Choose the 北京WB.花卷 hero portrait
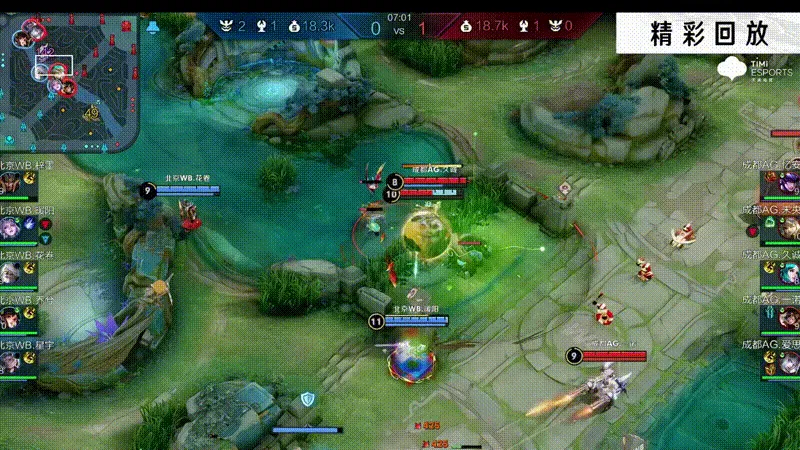Viewport: 800px width, 450px height. (x=12, y=274)
